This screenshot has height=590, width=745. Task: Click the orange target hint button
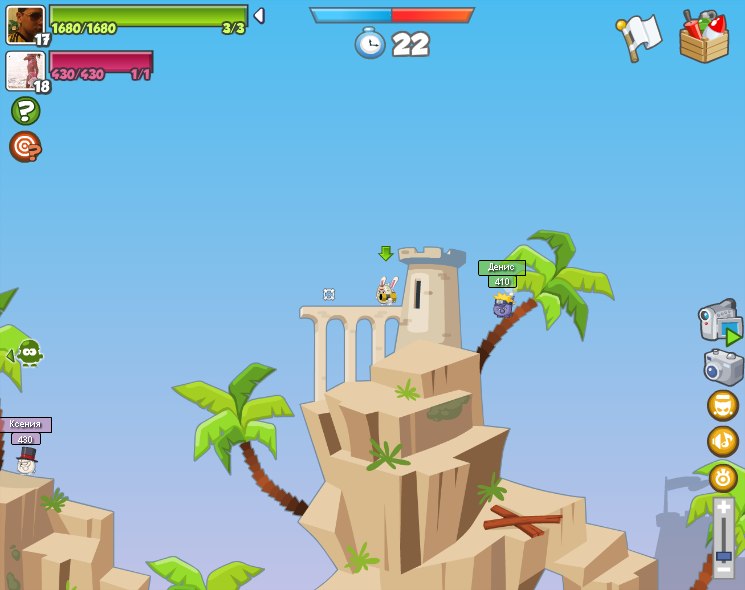[24, 146]
